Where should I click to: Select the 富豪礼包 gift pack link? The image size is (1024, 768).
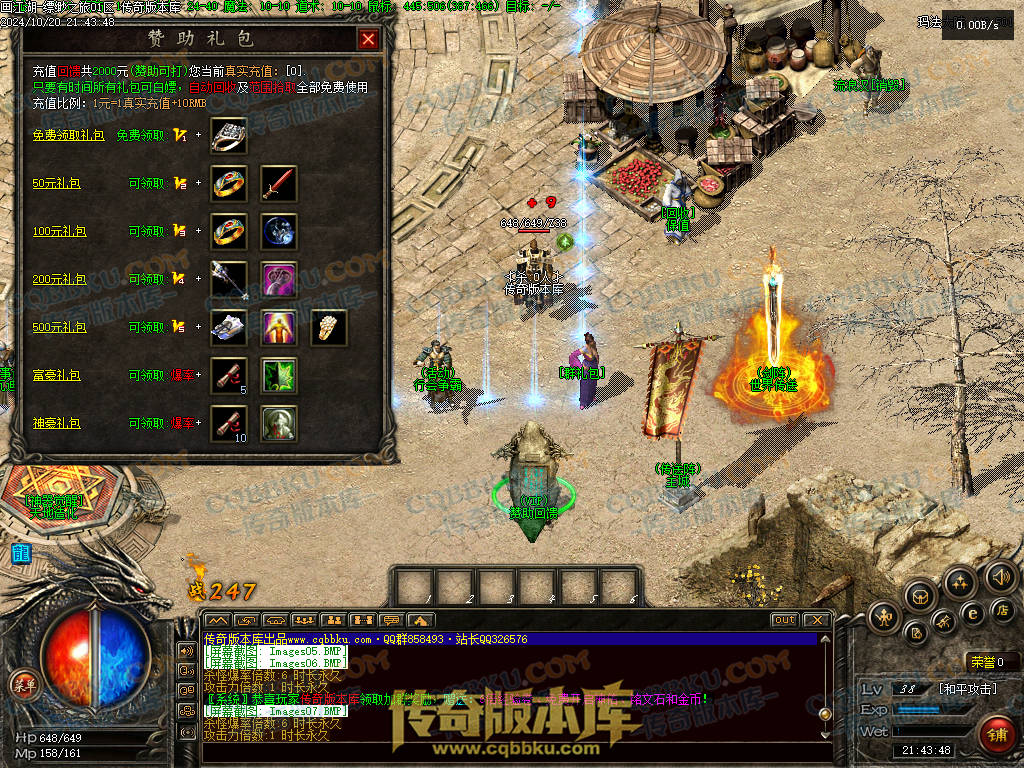56,375
